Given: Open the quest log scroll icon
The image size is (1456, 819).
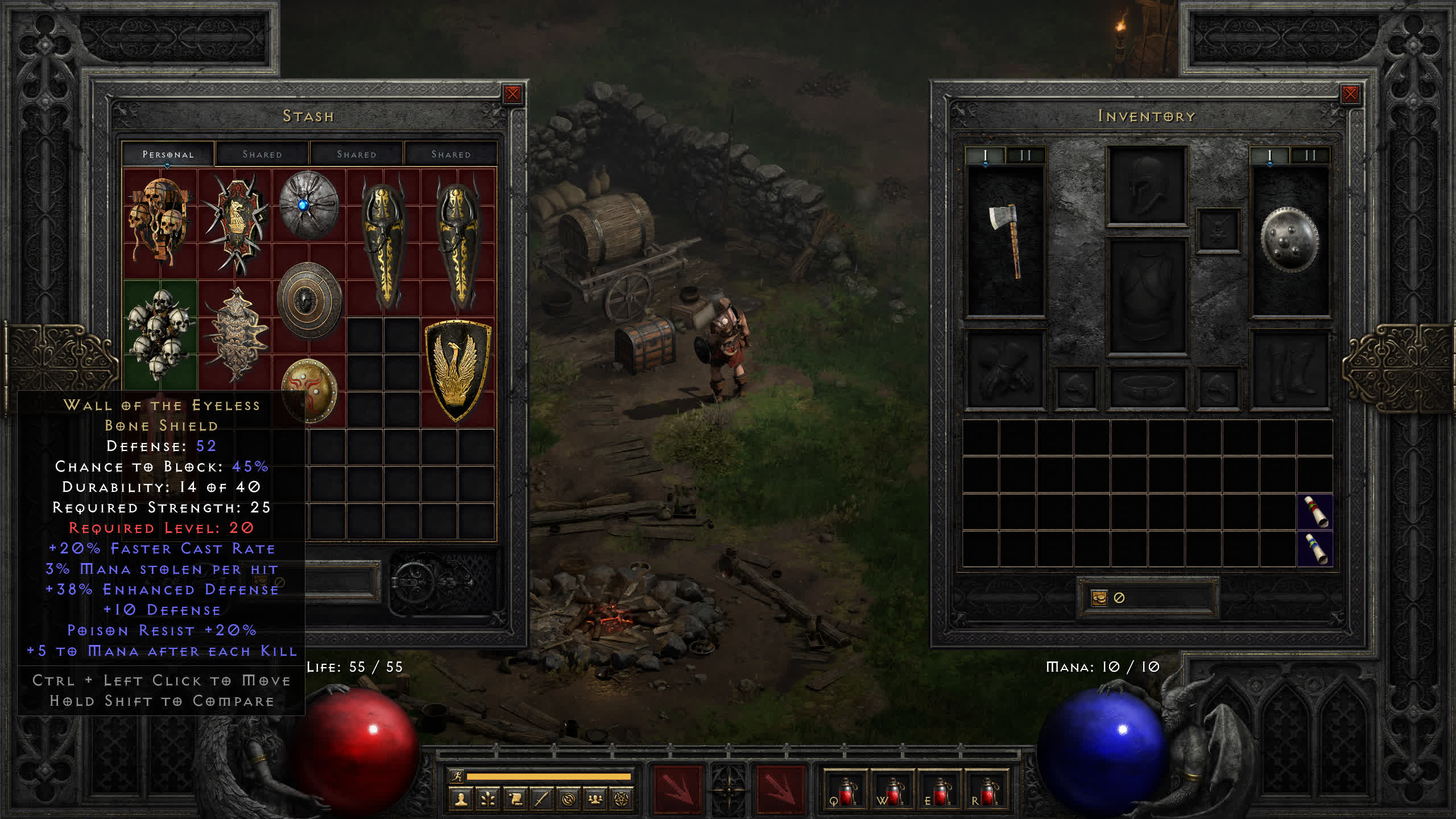Looking at the screenshot, I should (x=515, y=800).
